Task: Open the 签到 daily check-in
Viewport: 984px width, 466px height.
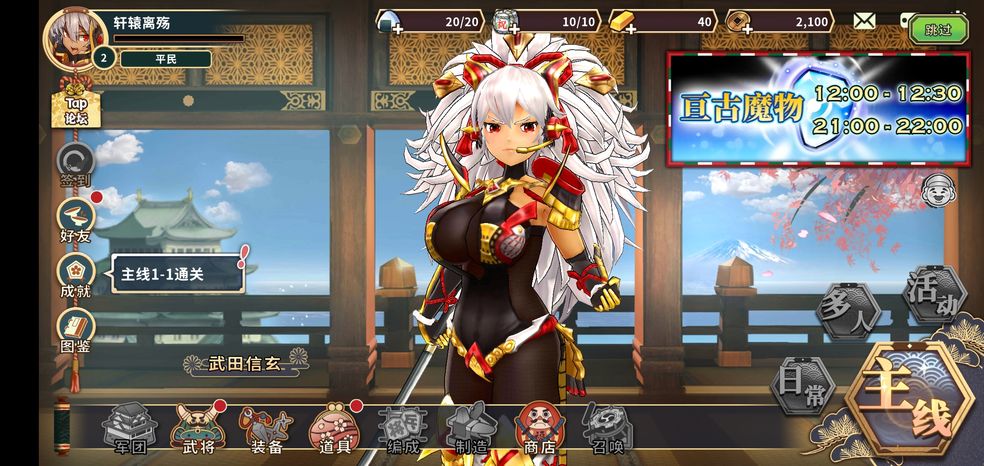Action: tap(75, 163)
